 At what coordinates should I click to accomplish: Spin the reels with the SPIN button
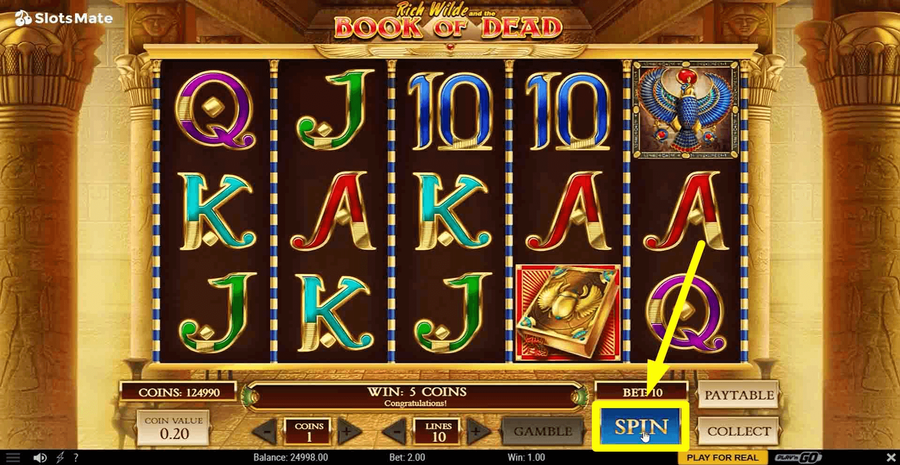[640, 427]
